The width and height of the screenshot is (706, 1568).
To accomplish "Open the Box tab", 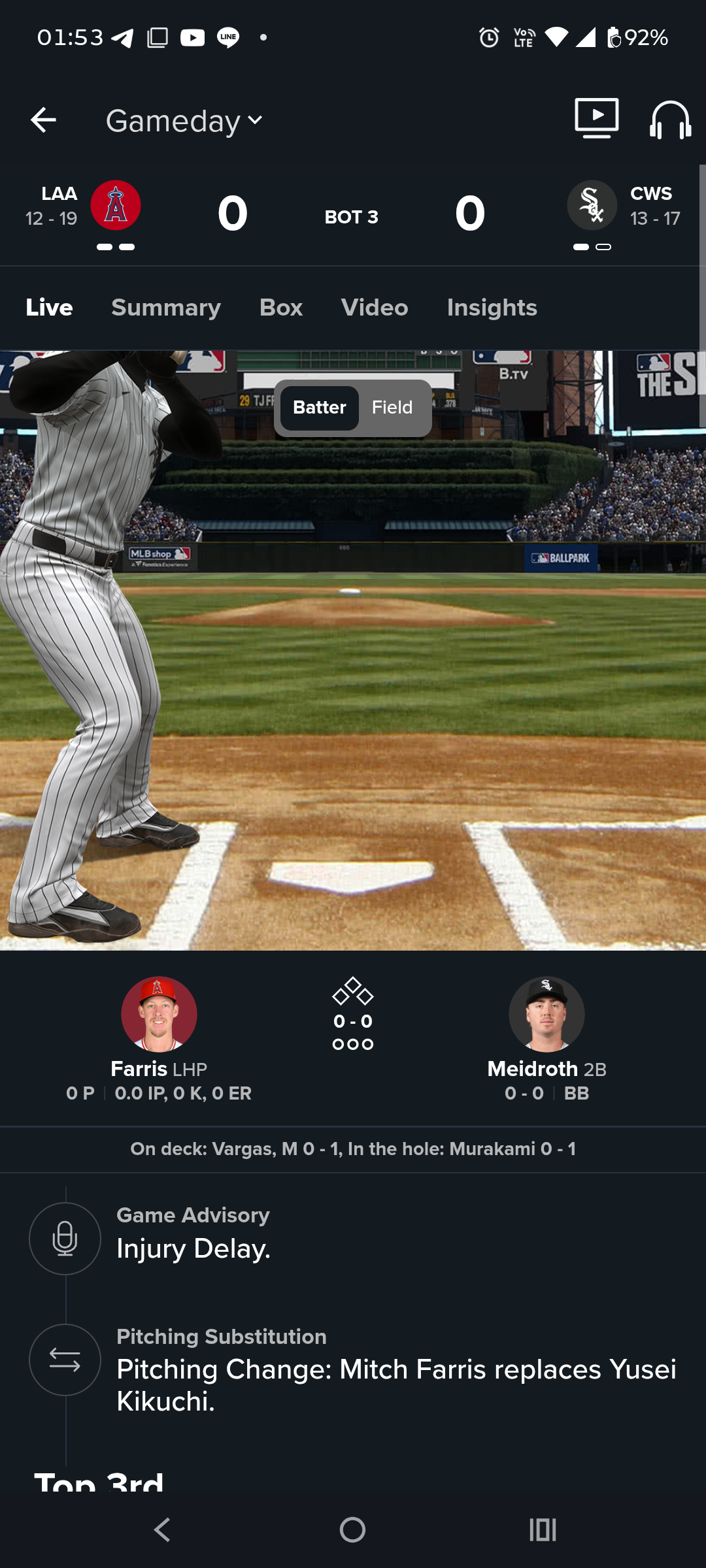I will pos(281,308).
